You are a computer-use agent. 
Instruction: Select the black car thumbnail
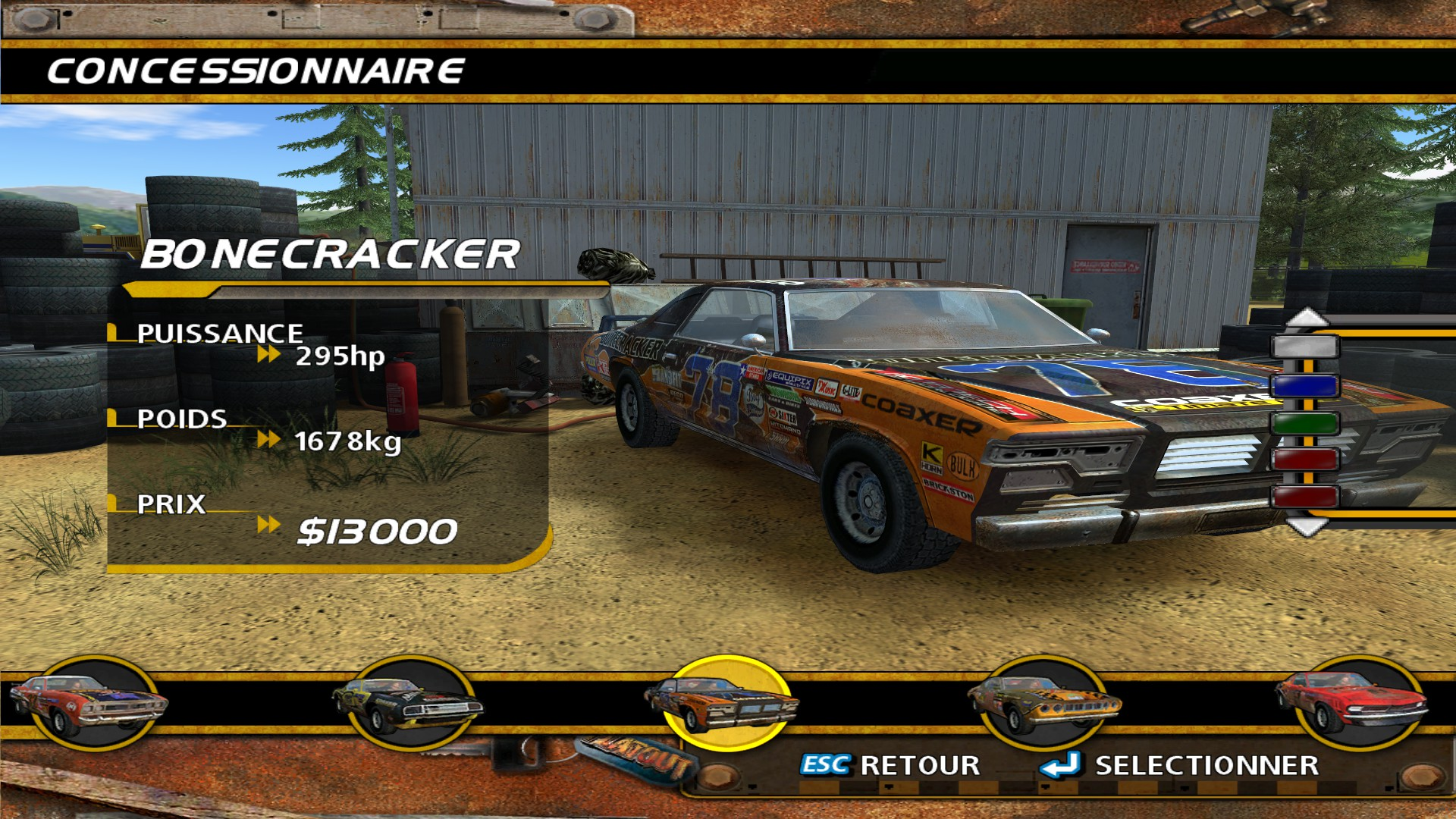point(408,704)
